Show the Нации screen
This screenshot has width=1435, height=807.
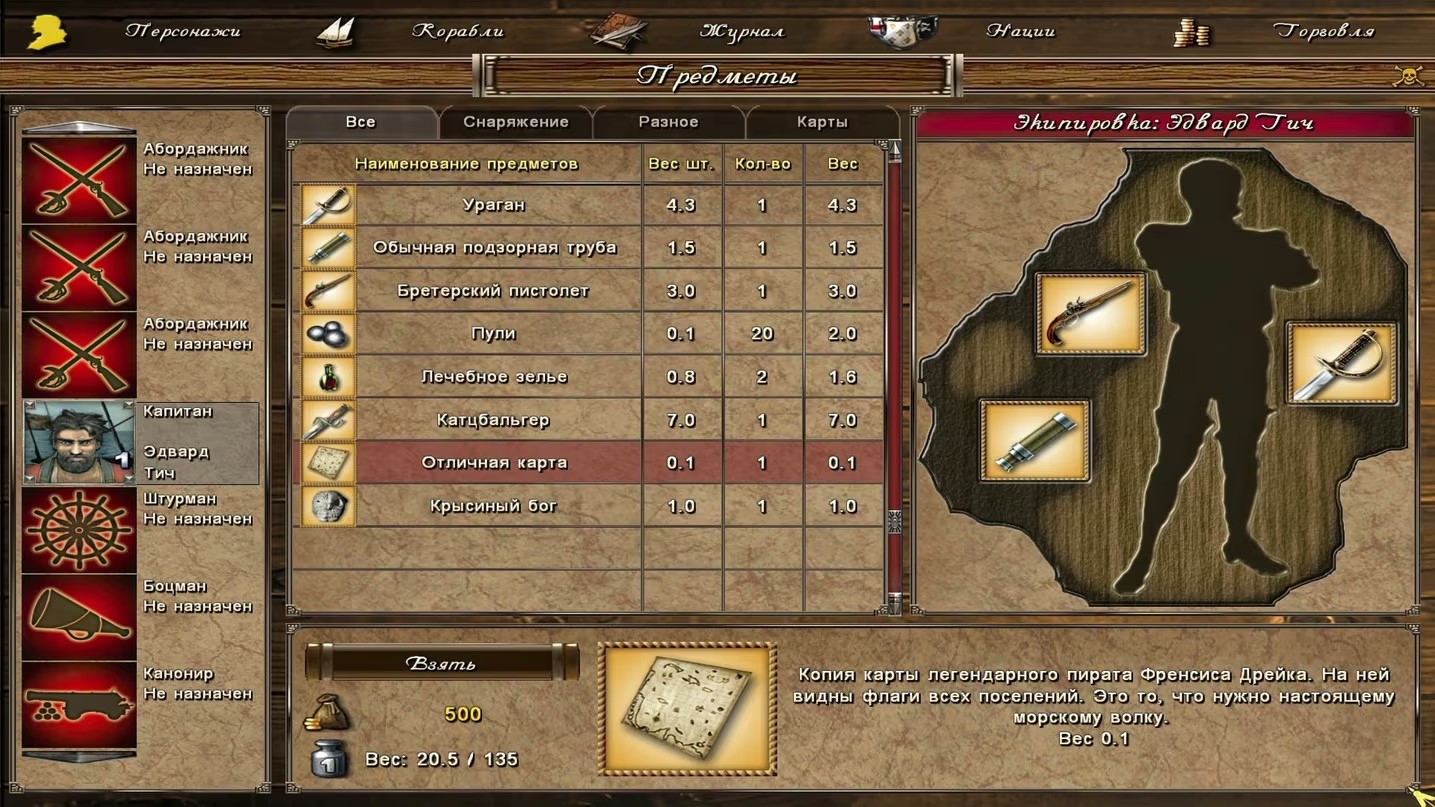pyautogui.click(x=1020, y=31)
